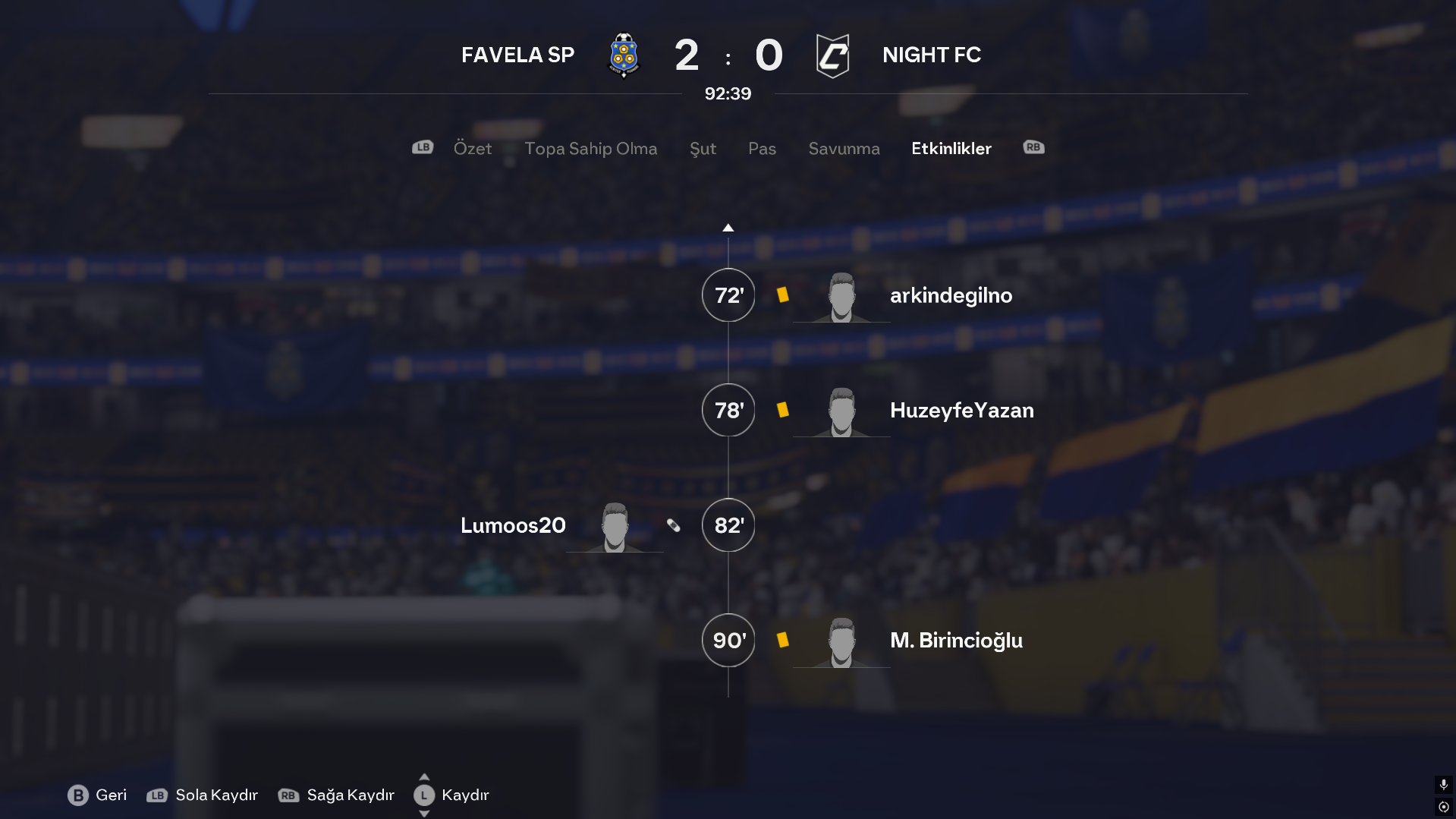Choose the Etkinlikler tab
The image size is (1456, 819).
(x=951, y=149)
